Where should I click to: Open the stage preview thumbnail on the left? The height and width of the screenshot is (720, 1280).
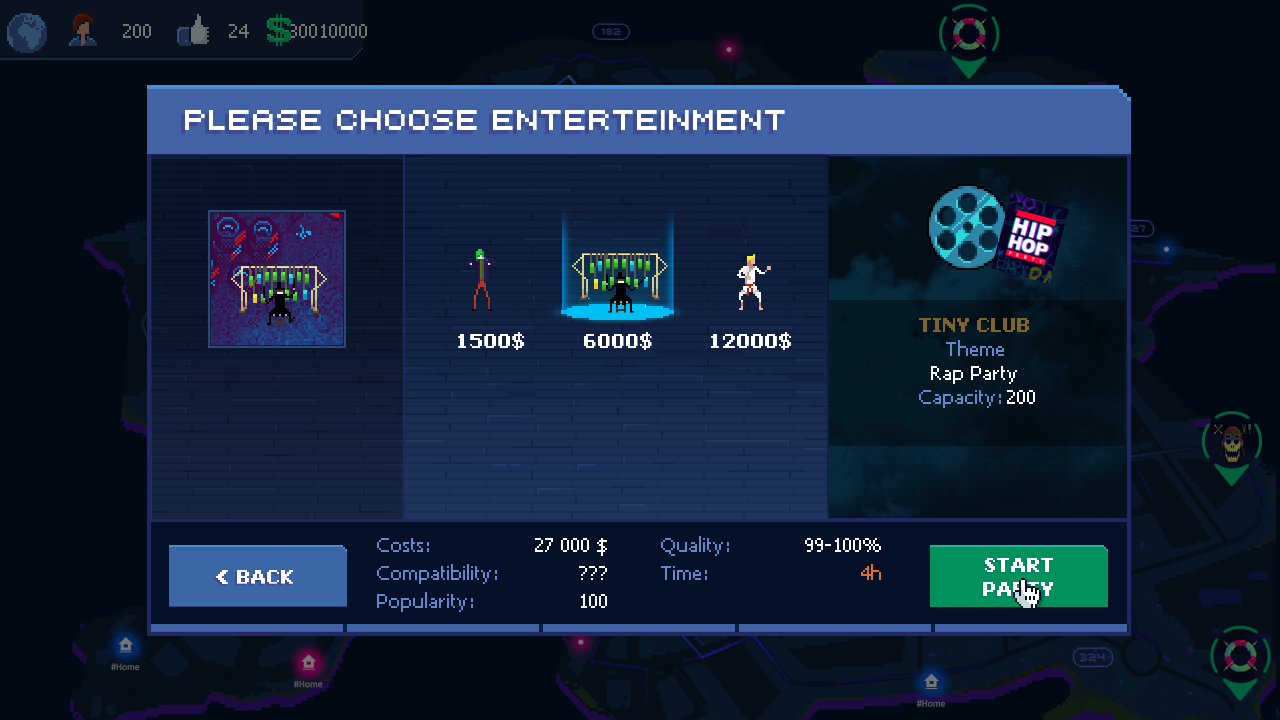(x=277, y=279)
